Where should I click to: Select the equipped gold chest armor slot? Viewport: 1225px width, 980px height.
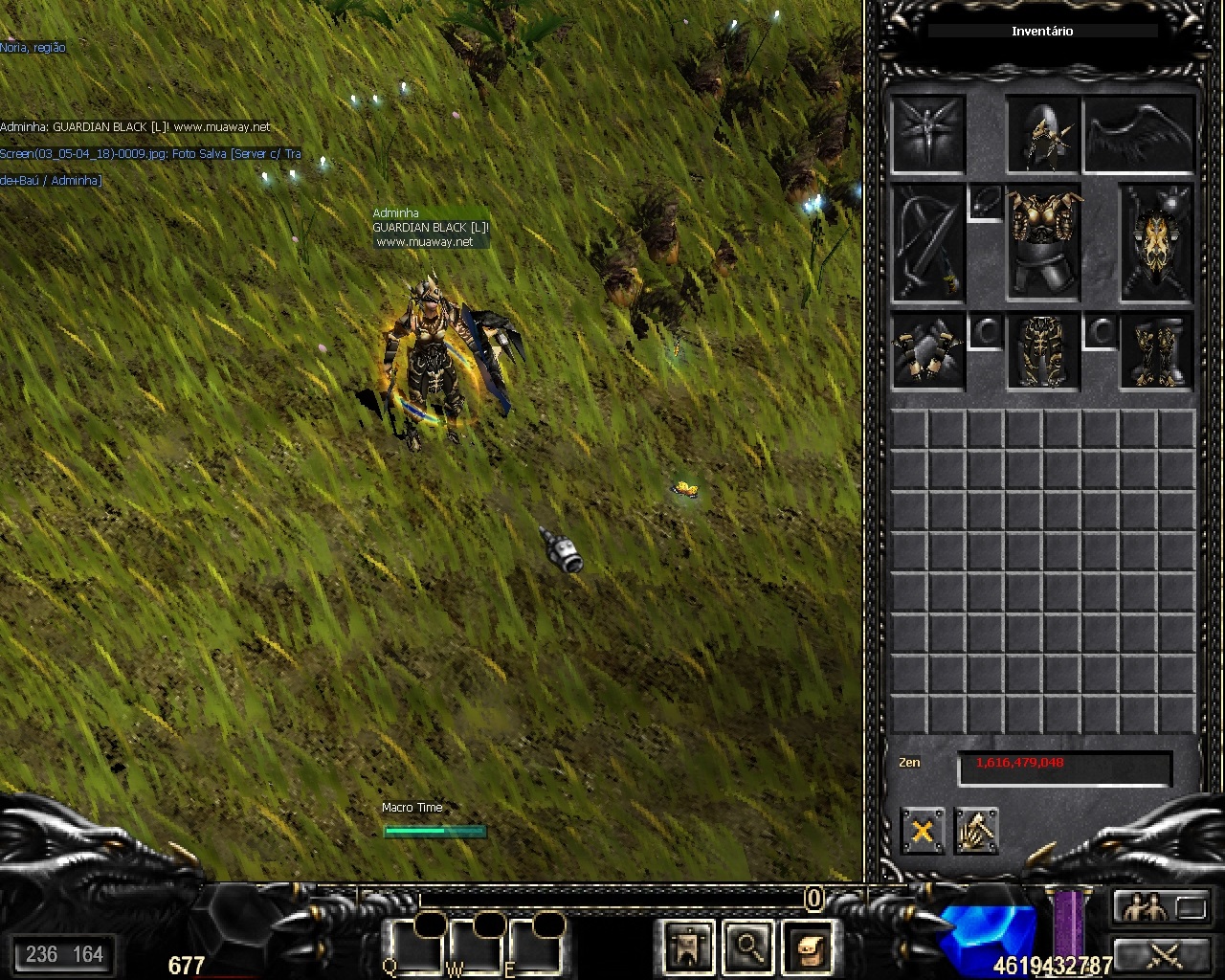(1043, 243)
